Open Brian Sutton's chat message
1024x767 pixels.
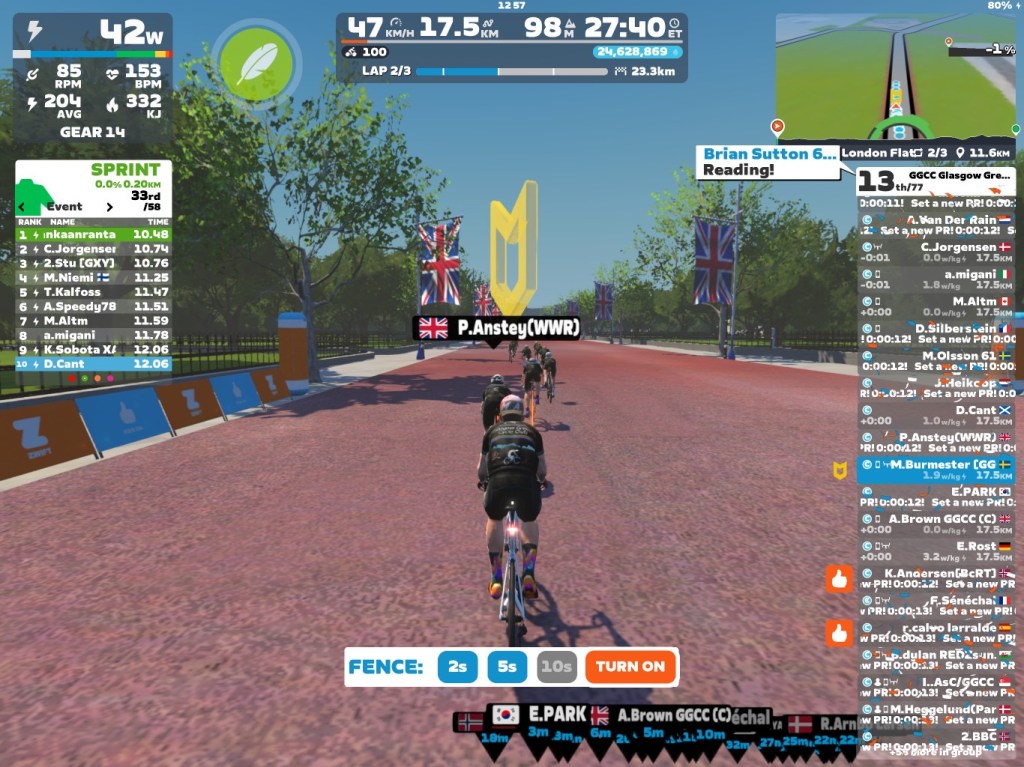[767, 162]
